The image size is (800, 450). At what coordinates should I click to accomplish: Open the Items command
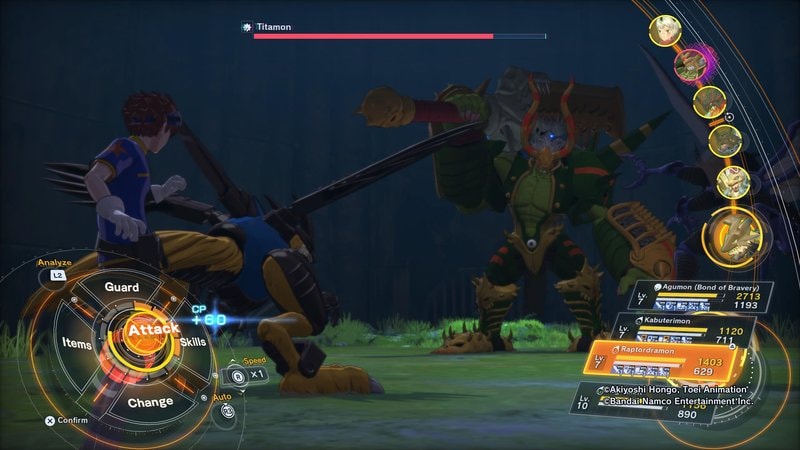(x=76, y=344)
